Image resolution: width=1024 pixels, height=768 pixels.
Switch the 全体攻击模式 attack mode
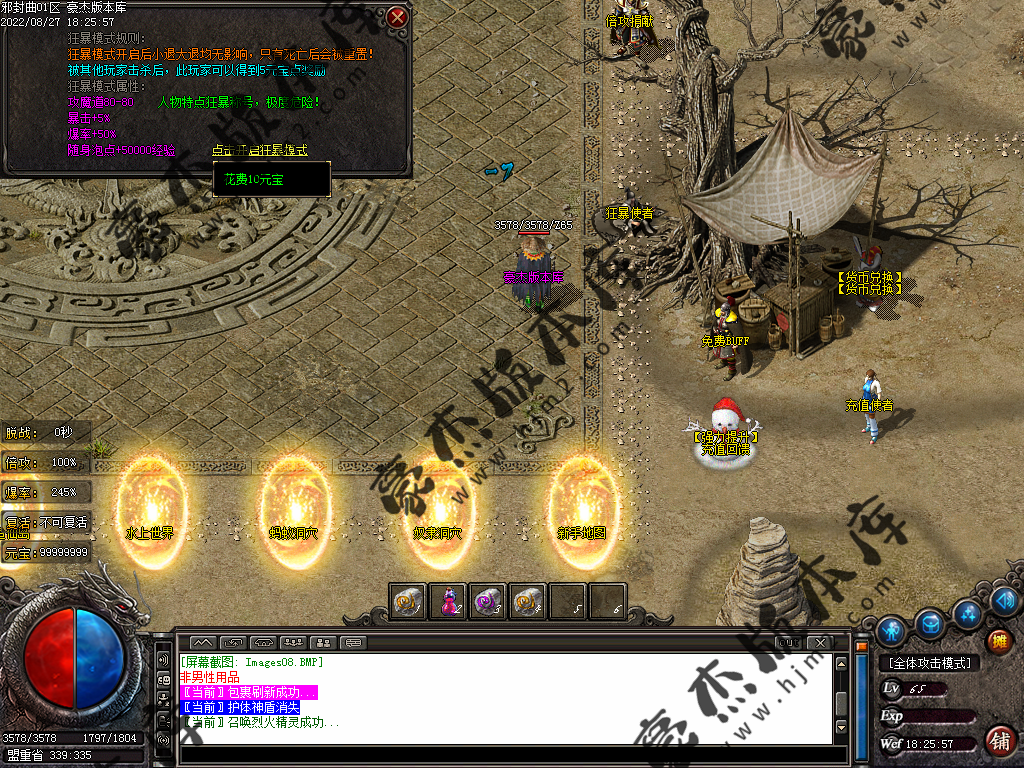pos(930,663)
